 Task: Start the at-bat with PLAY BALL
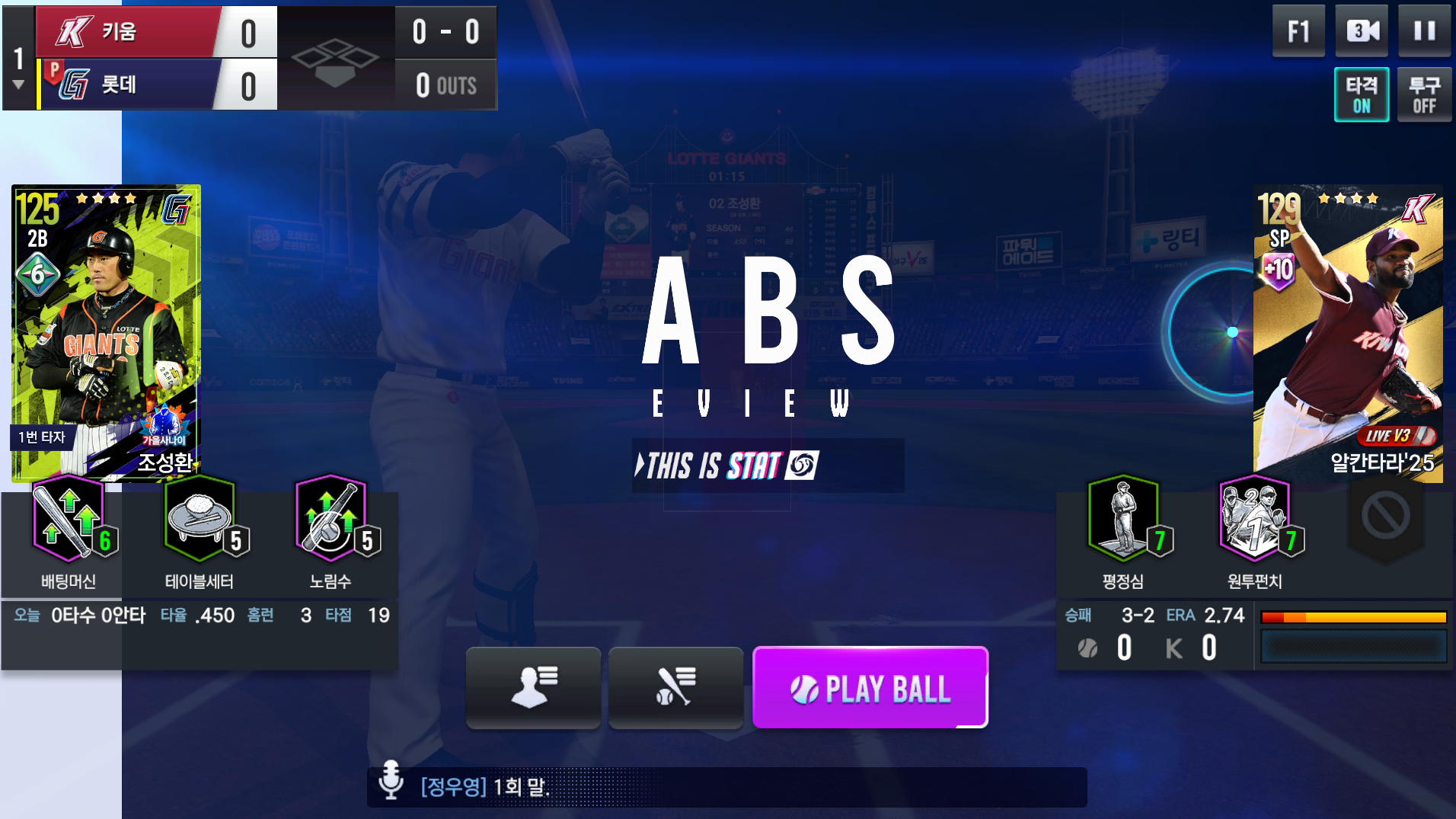click(x=870, y=688)
